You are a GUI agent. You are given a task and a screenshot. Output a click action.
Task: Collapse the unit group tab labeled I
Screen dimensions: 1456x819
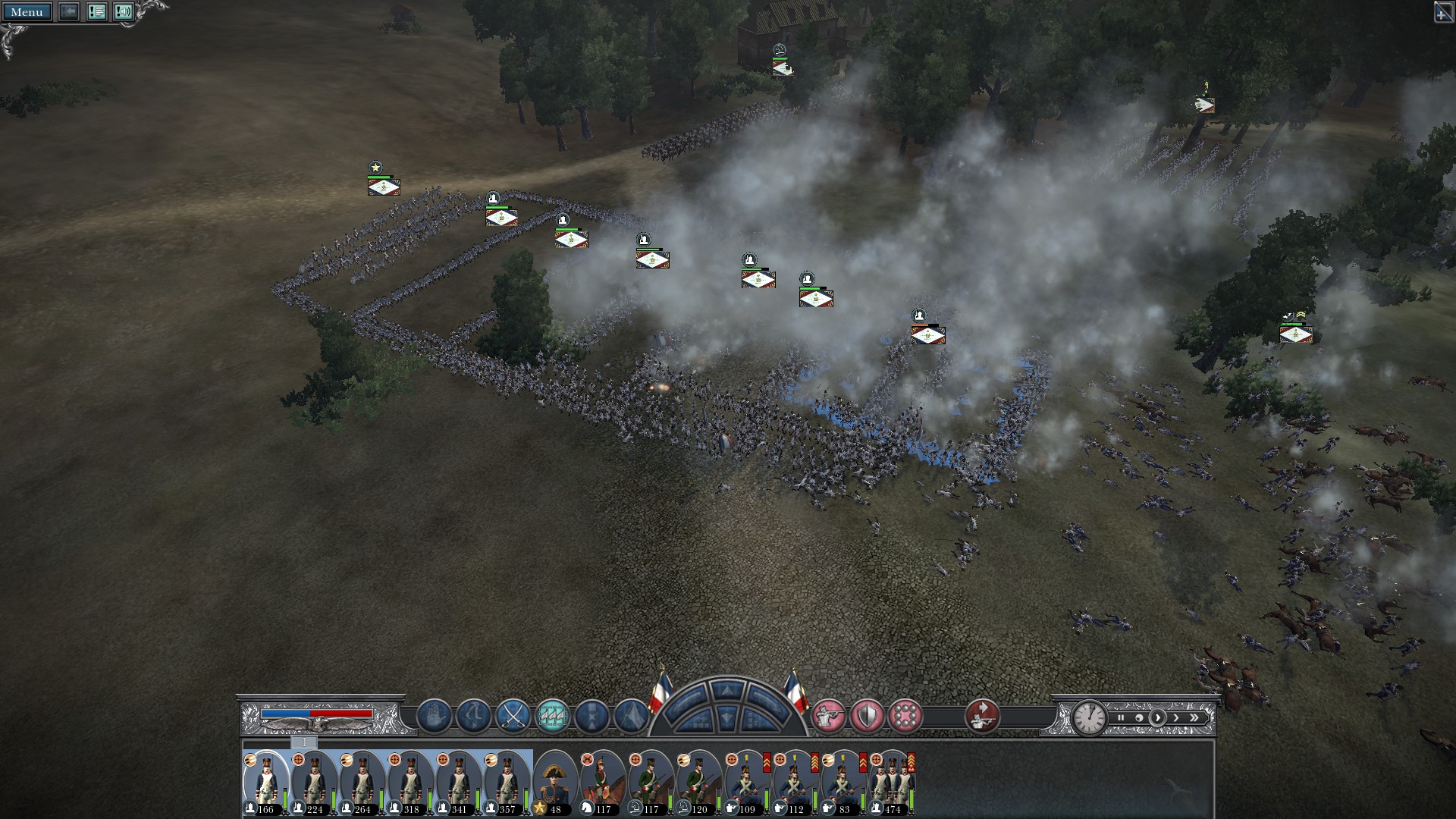[304, 742]
